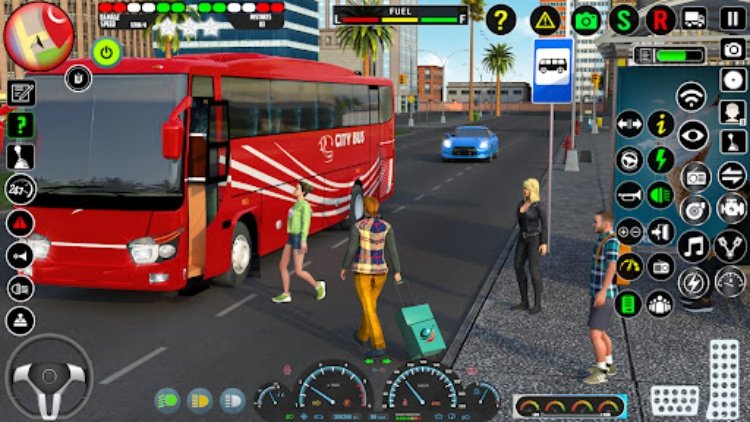Viewport: 750px width, 422px height.
Task: Tap the green camera button
Action: tap(586, 18)
